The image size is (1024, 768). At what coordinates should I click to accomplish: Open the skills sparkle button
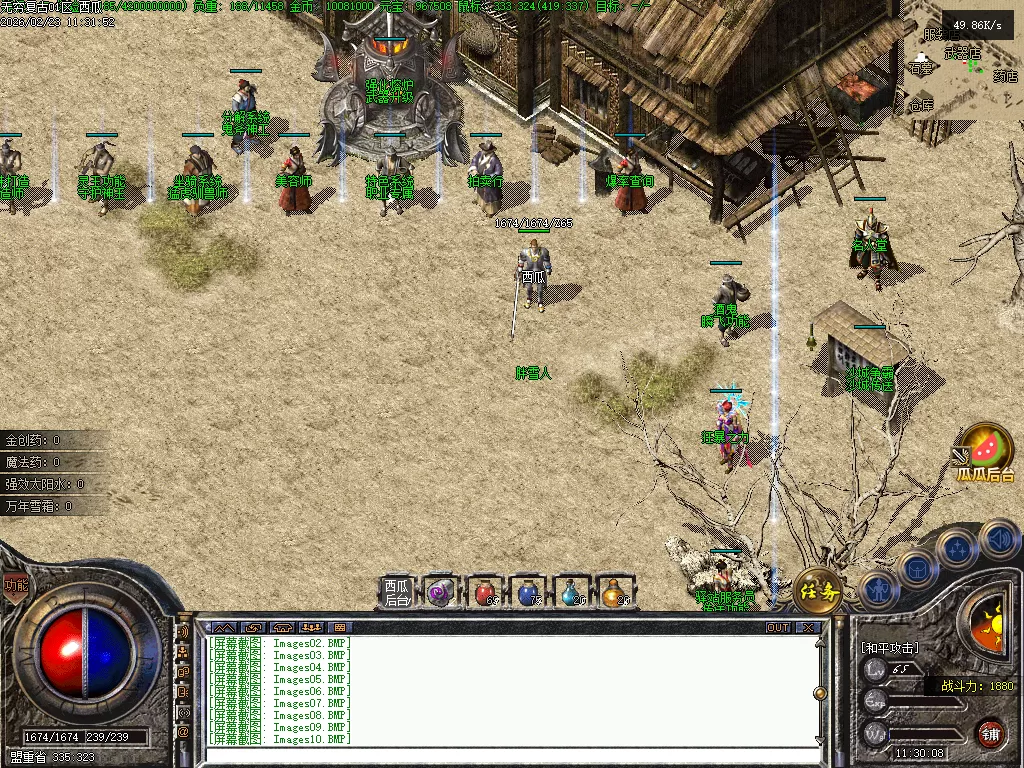click(x=958, y=548)
